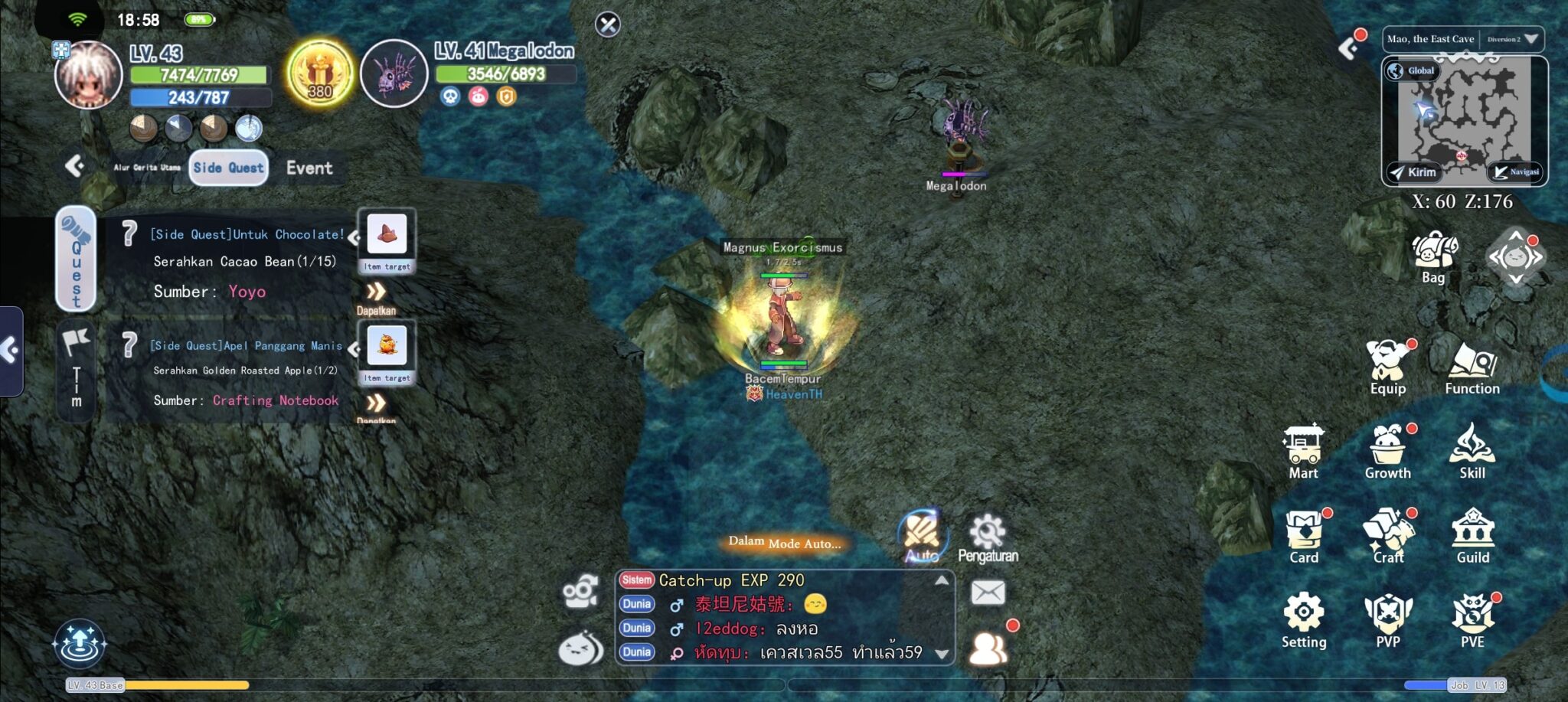Switch minimap to Global view

click(x=1410, y=70)
